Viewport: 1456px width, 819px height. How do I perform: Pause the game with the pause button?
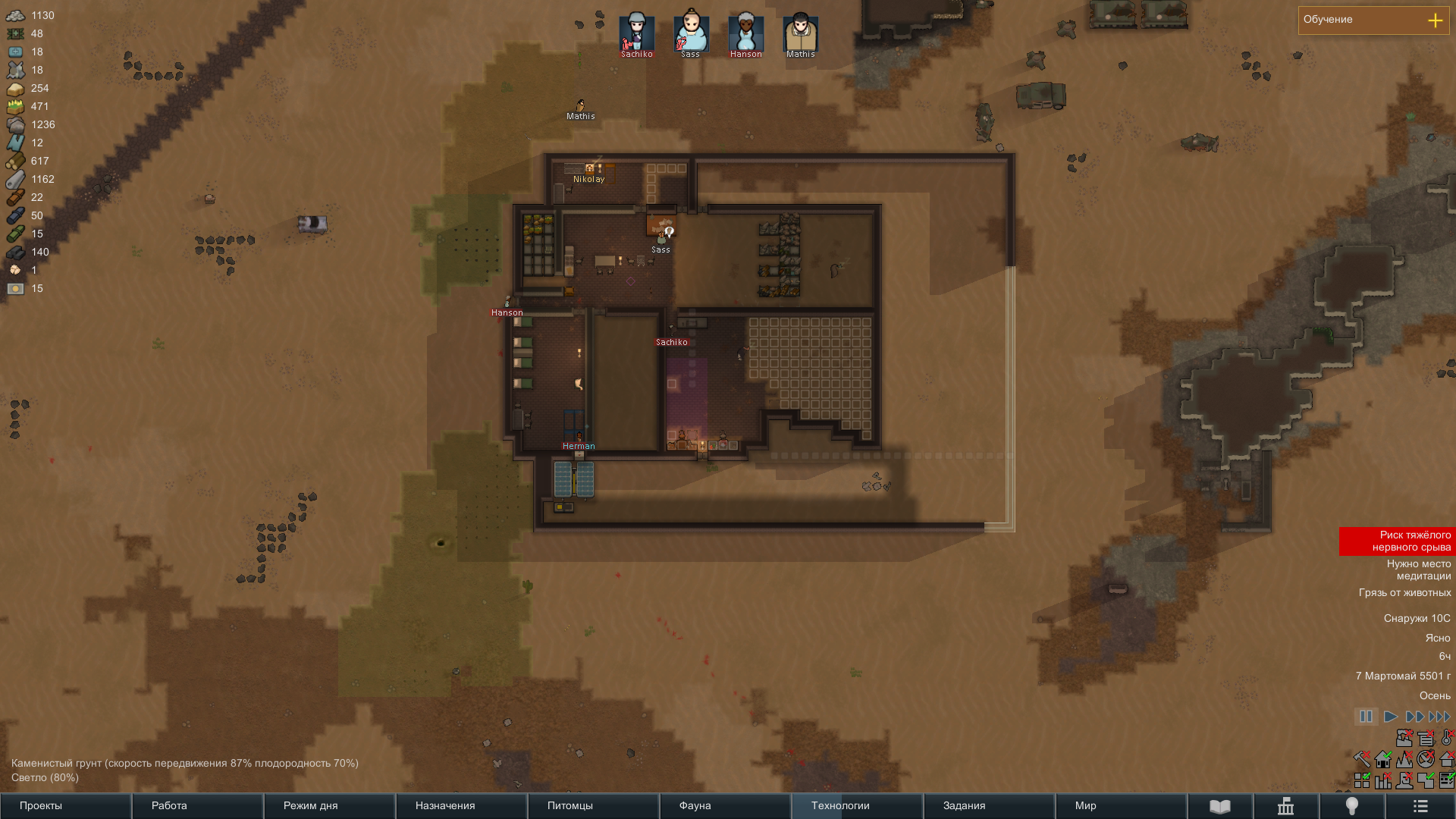pos(1366,717)
